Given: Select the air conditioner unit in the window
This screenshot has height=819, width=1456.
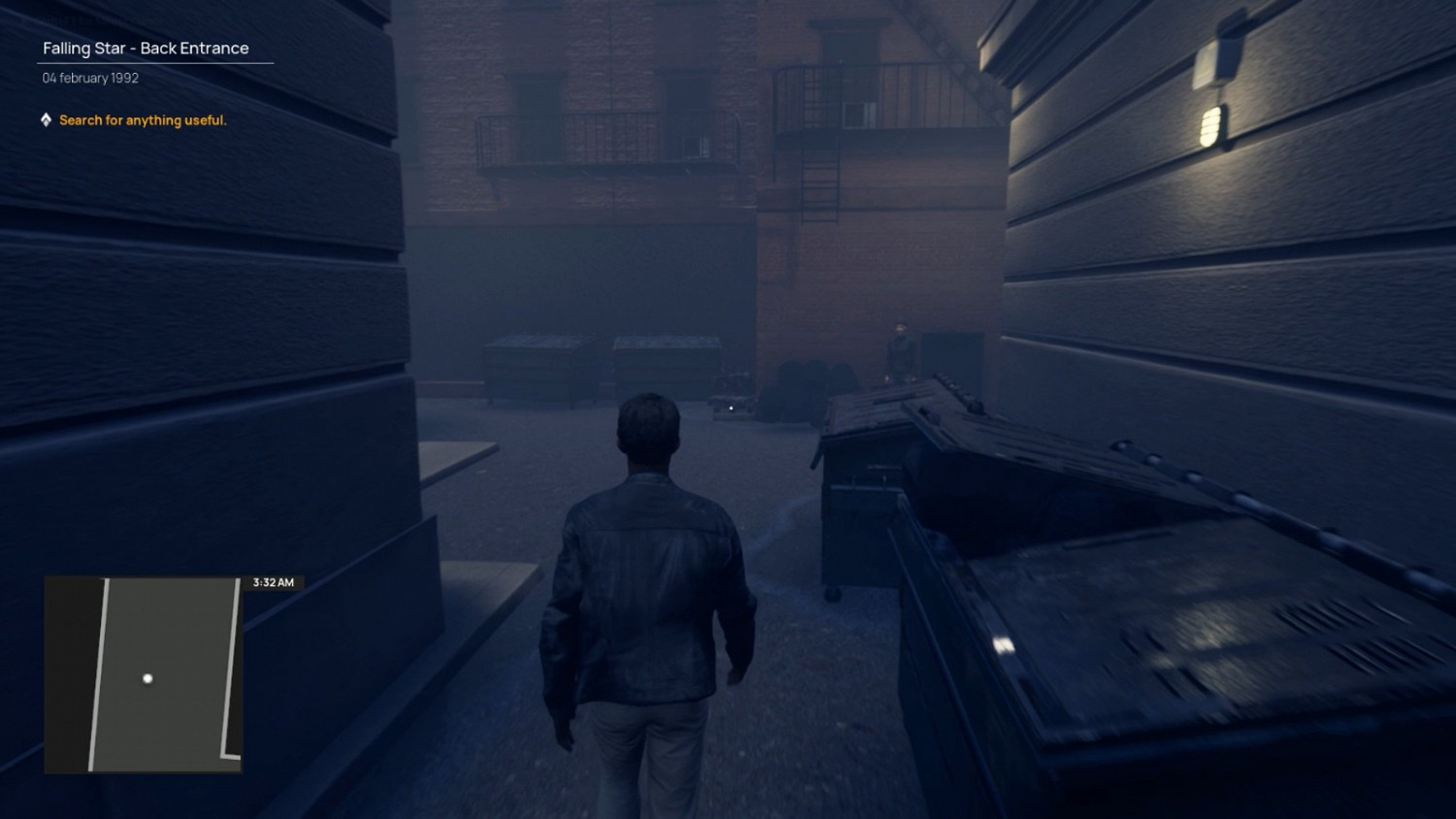Looking at the screenshot, I should point(854,113).
